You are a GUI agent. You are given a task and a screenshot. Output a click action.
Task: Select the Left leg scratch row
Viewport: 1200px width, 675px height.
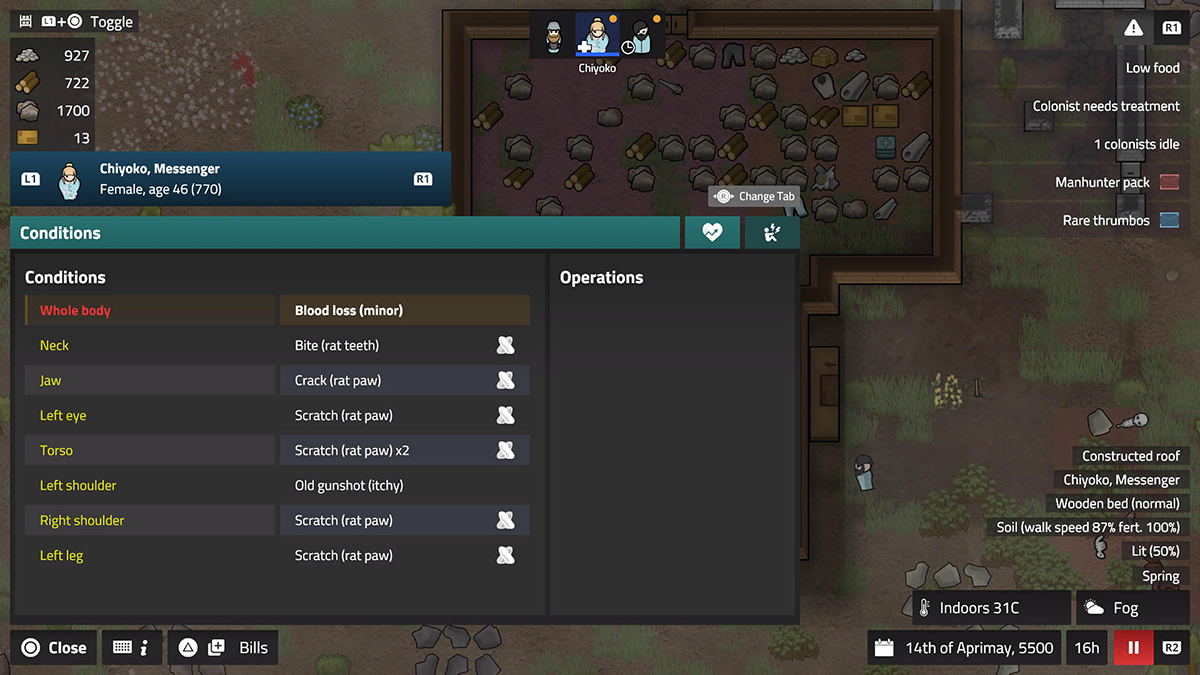click(277, 555)
